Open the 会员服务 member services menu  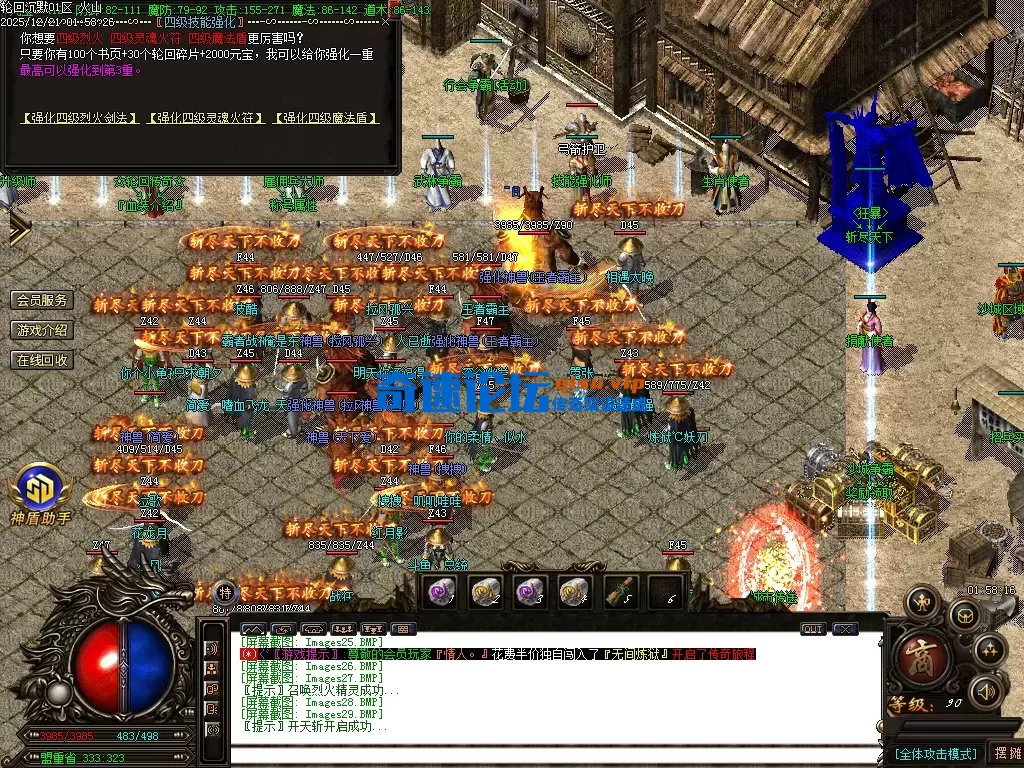coord(43,300)
